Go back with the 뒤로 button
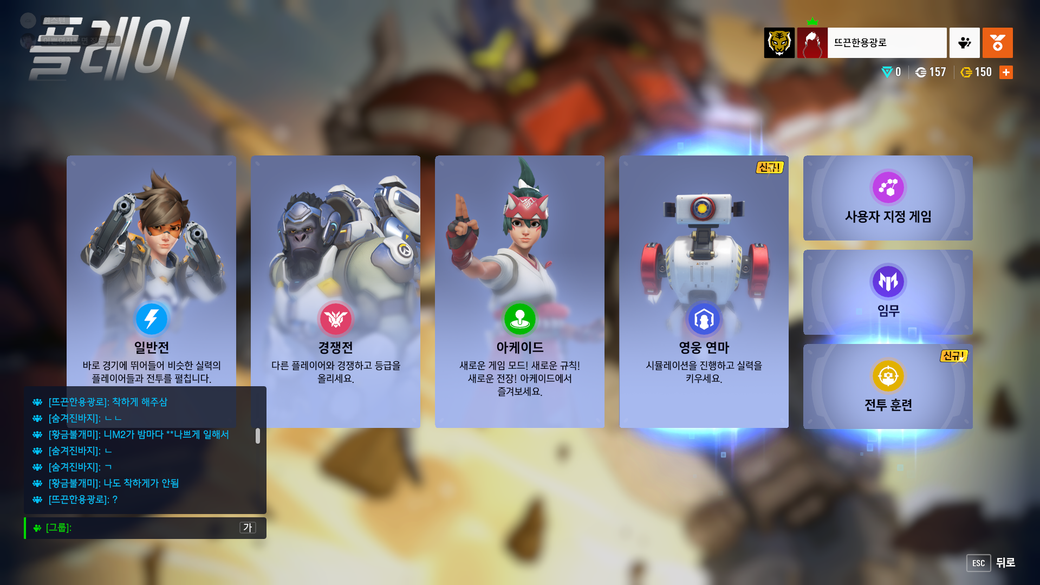The width and height of the screenshot is (1040, 585). click(x=990, y=563)
